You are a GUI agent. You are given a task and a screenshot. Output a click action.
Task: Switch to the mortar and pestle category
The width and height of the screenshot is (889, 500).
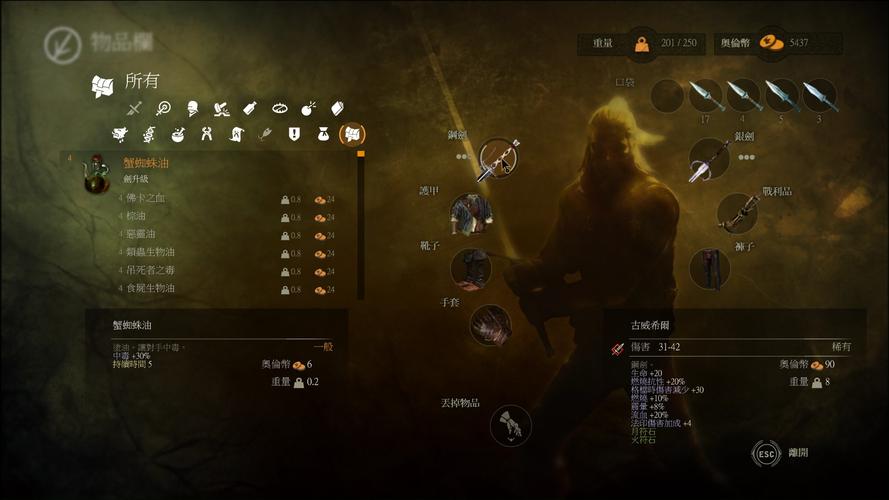point(178,134)
